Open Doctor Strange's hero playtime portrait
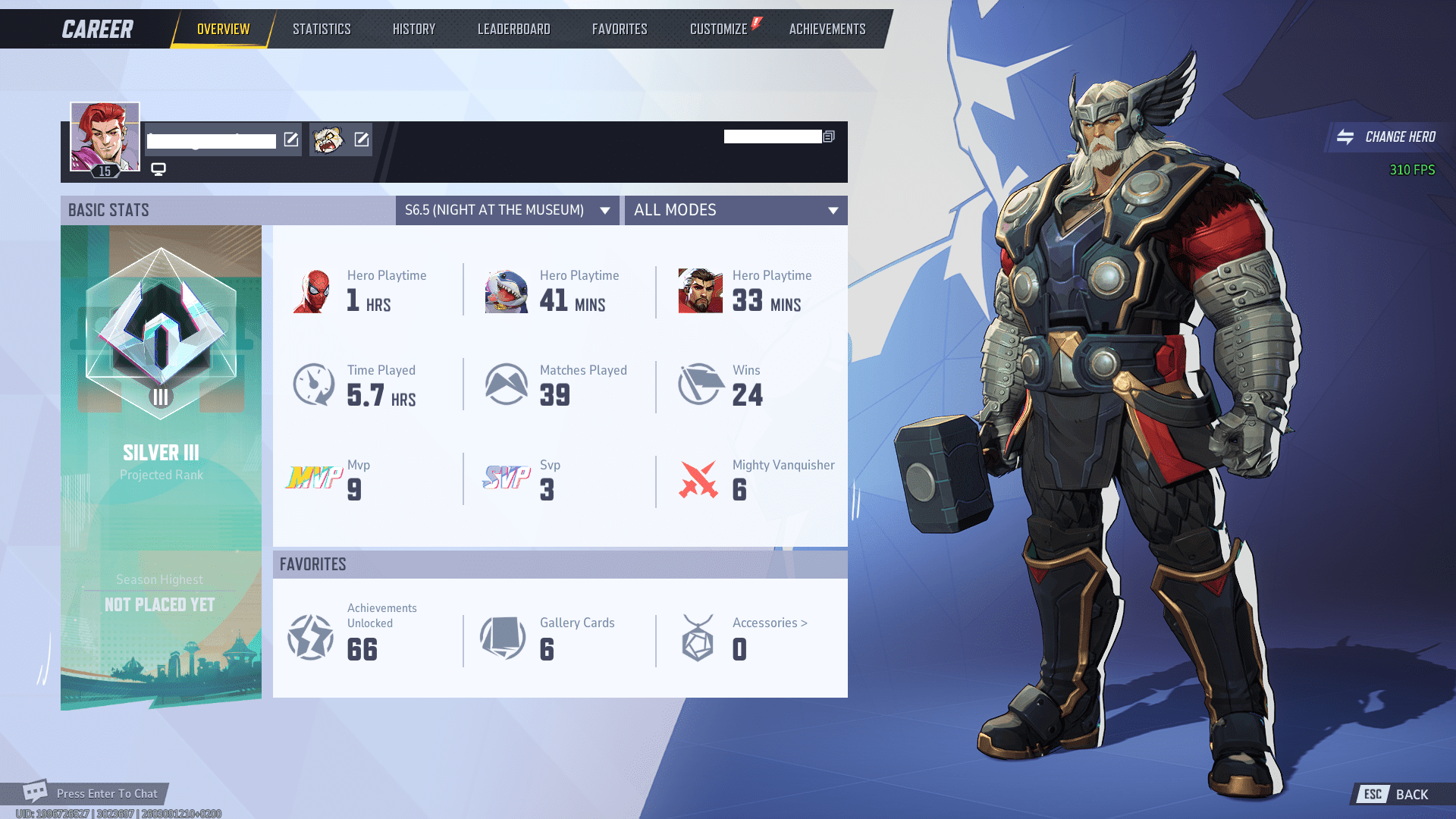This screenshot has height=819, width=1456. coord(699,290)
